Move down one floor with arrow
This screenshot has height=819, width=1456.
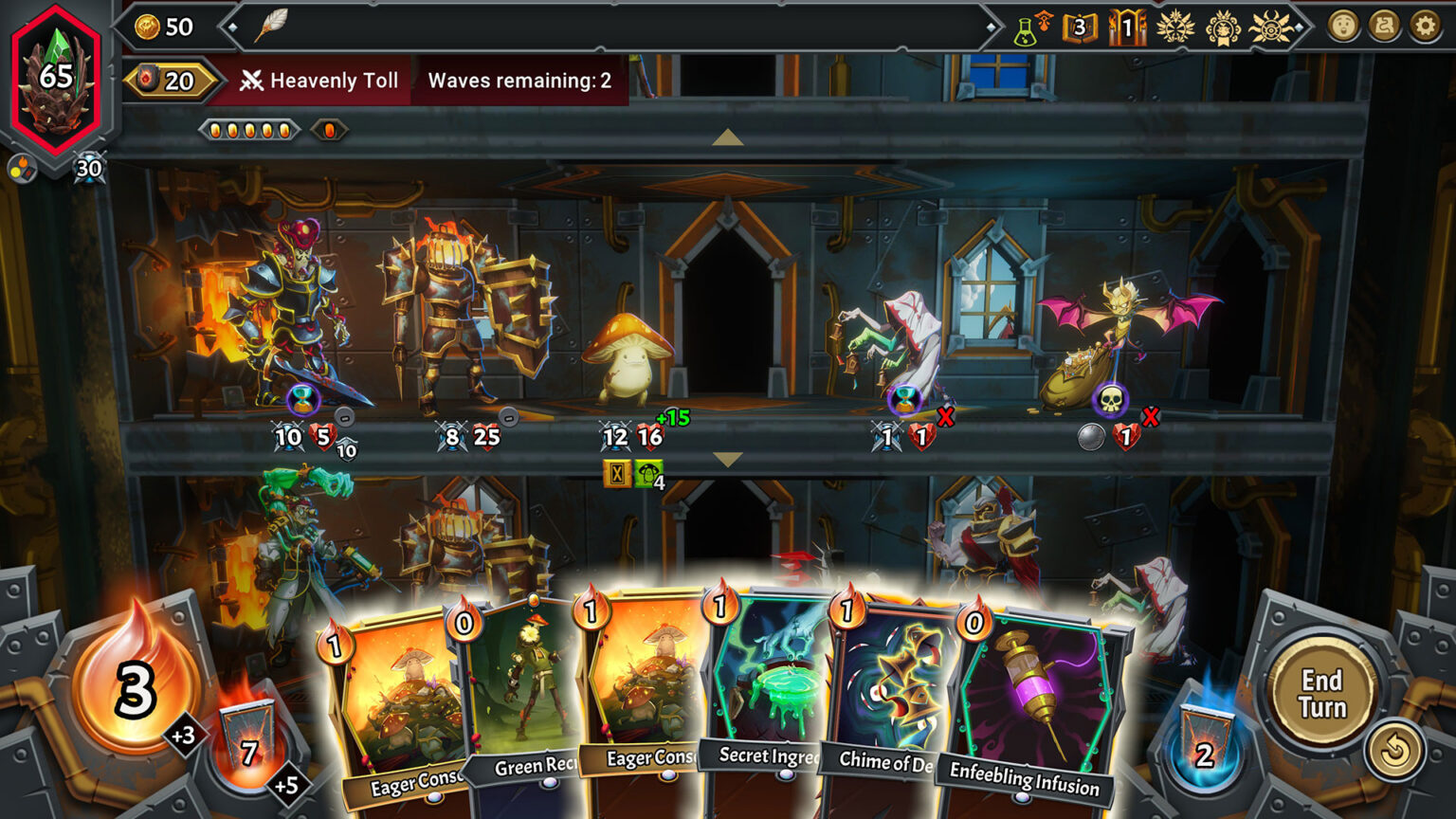click(x=727, y=460)
